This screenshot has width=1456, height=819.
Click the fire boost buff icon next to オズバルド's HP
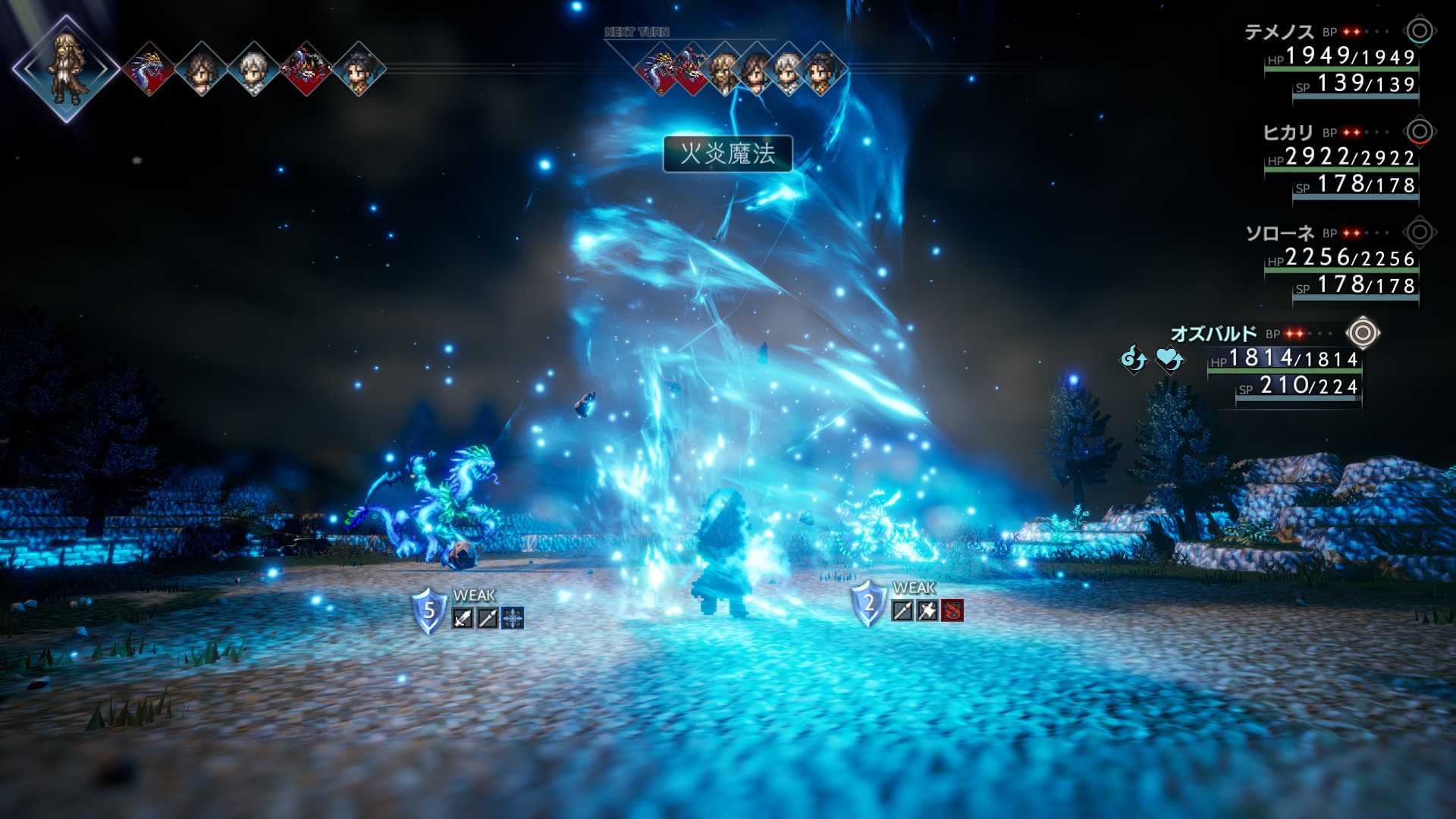click(x=1134, y=359)
